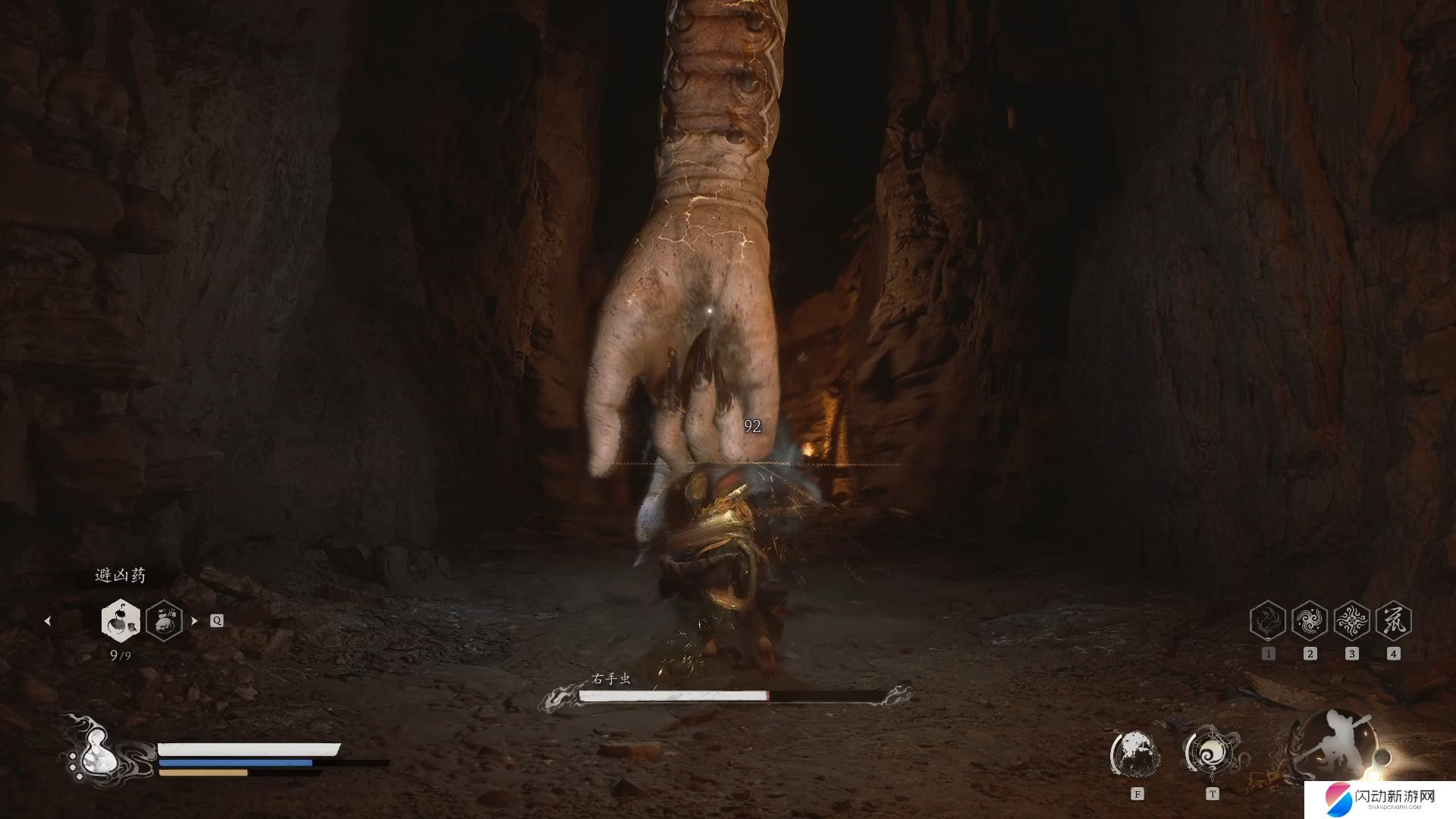1456x819 pixels.
Task: Choose the dim pouch item slot
Action: [164, 620]
